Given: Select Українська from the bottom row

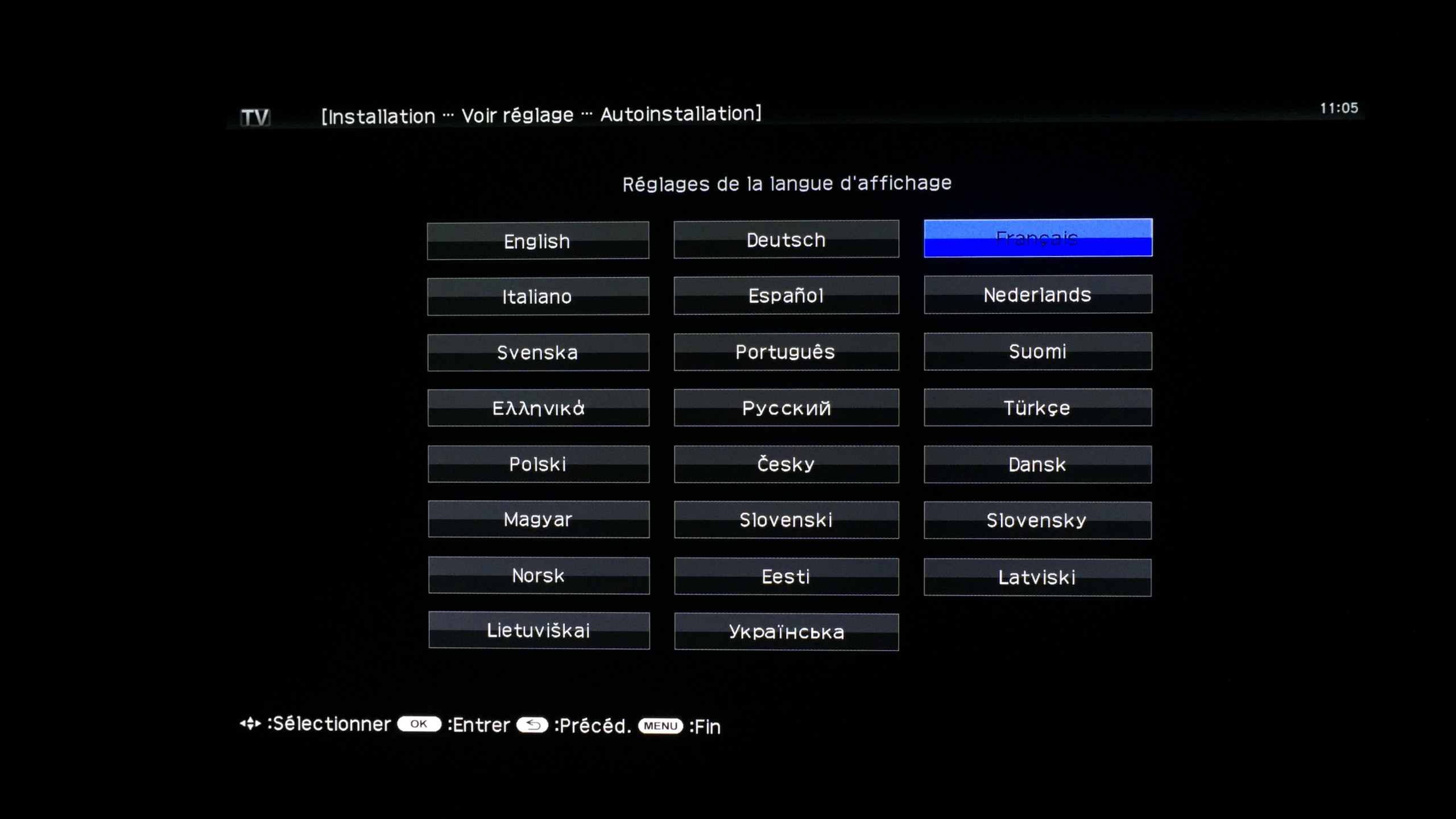Looking at the screenshot, I should tap(785, 631).
